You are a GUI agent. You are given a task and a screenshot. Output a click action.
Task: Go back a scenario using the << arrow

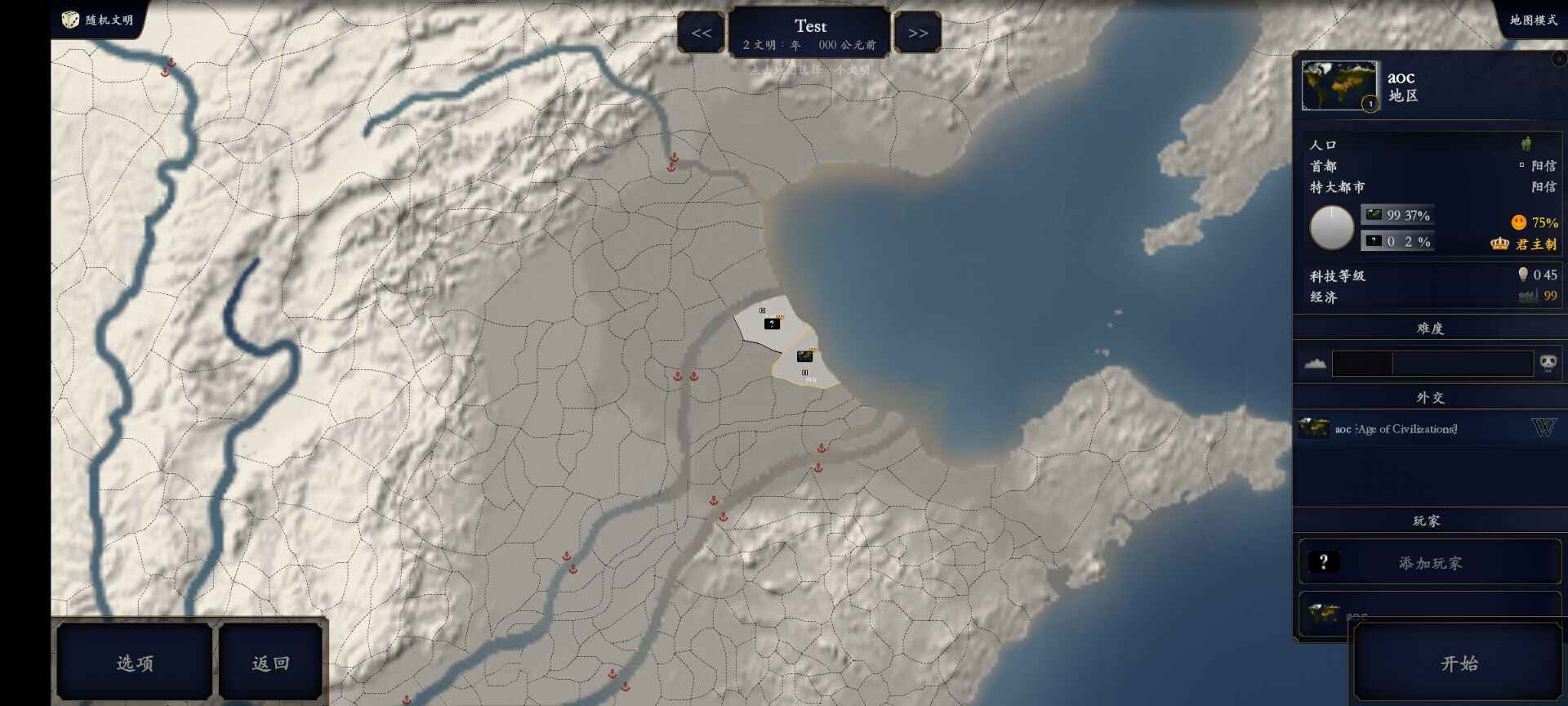point(701,33)
